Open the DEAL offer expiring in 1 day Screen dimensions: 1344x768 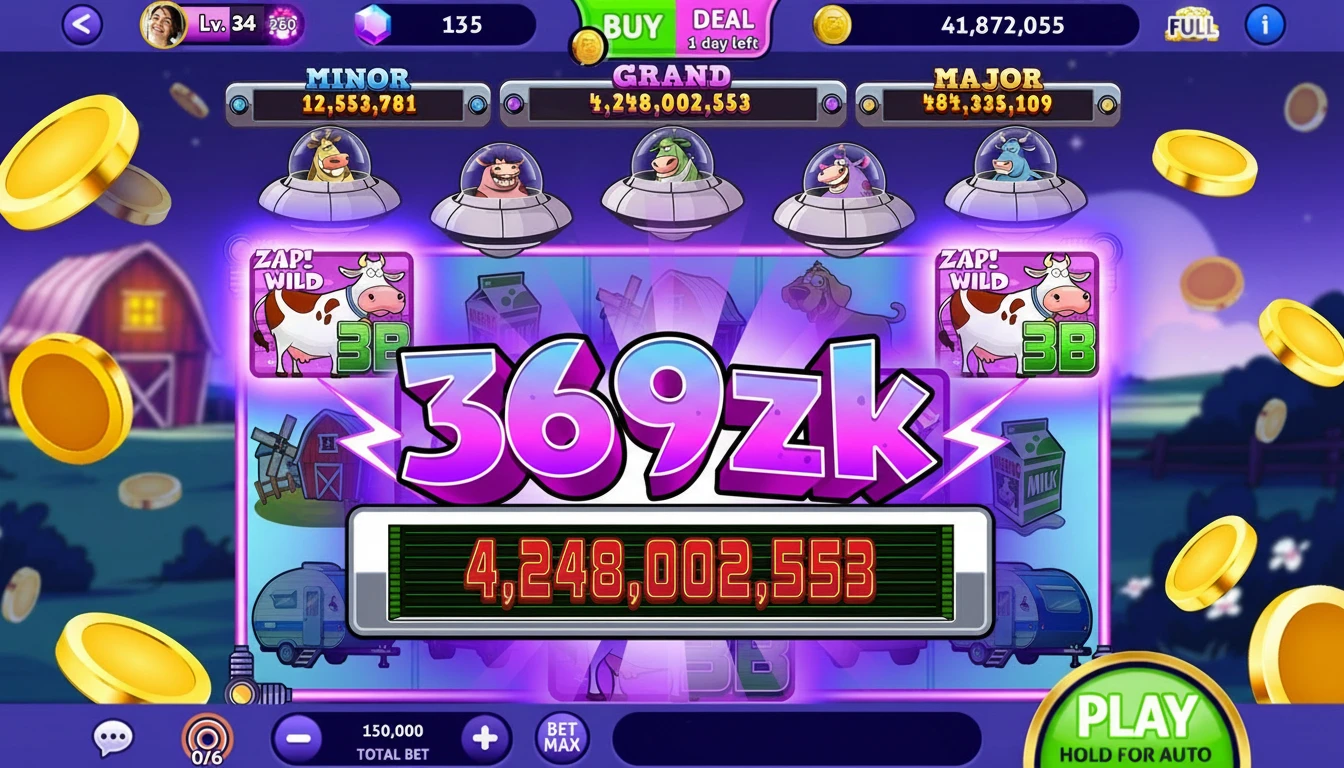(x=724, y=27)
